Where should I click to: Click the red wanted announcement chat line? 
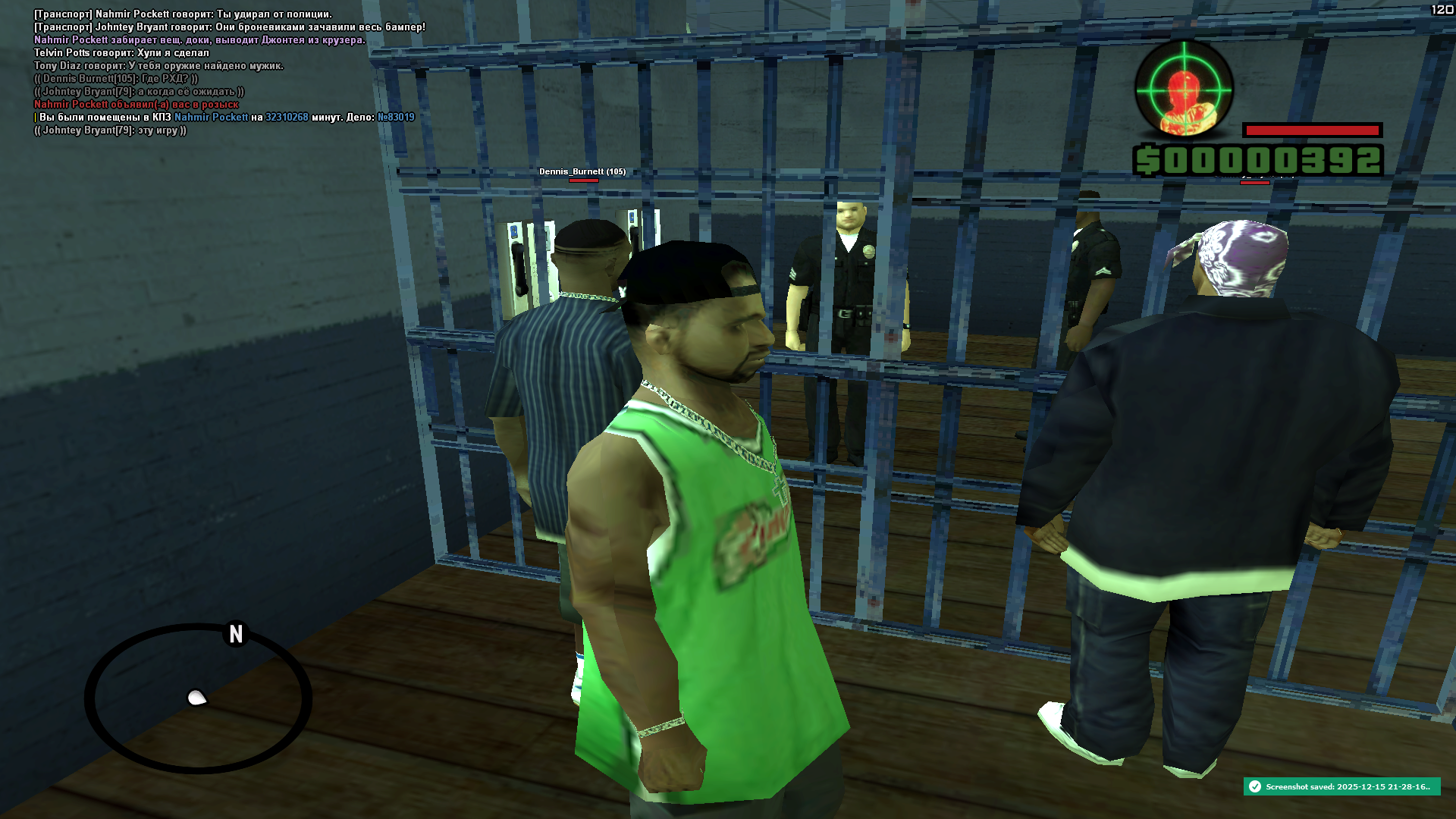136,105
